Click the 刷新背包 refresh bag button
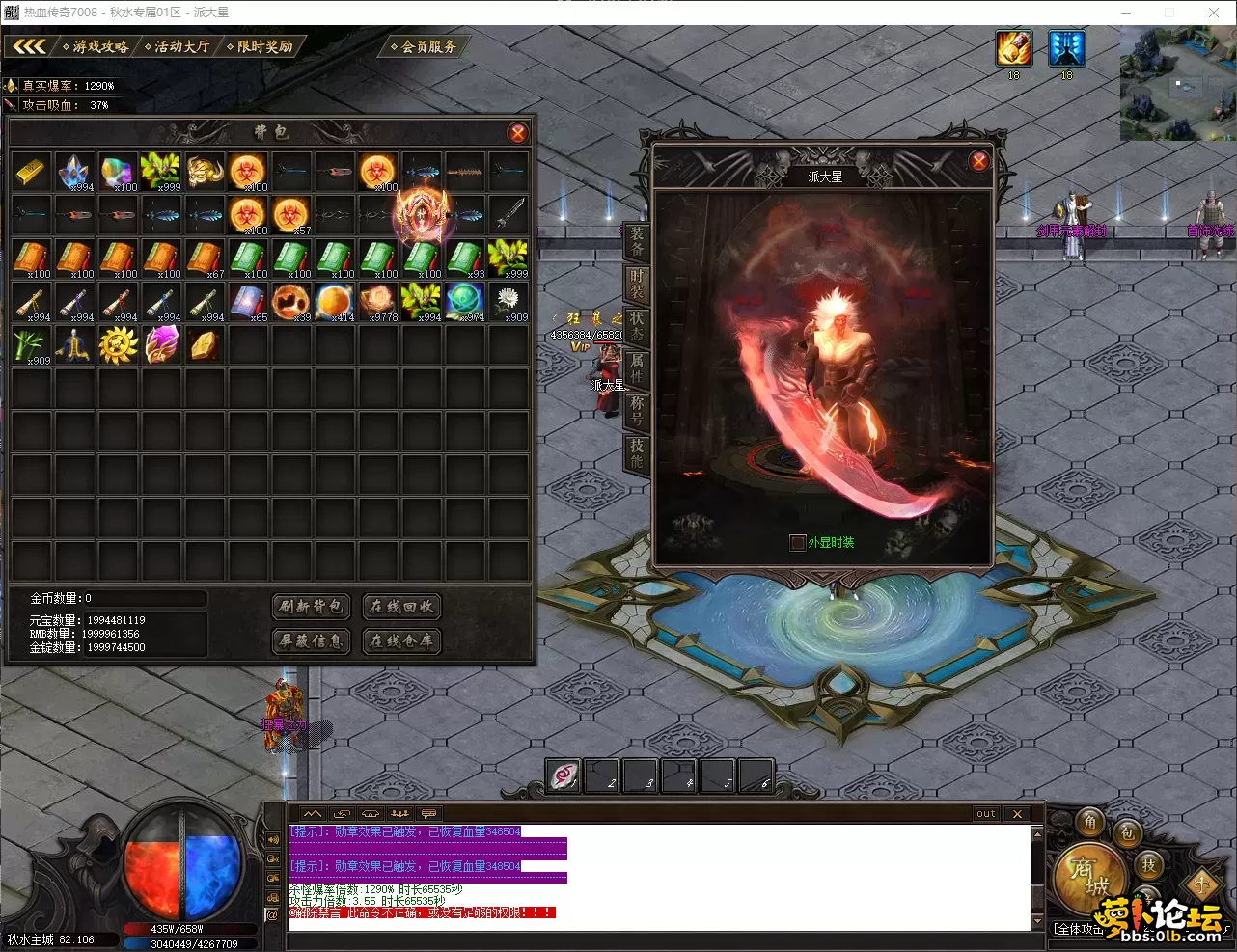This screenshot has height=952, width=1237. click(x=311, y=606)
